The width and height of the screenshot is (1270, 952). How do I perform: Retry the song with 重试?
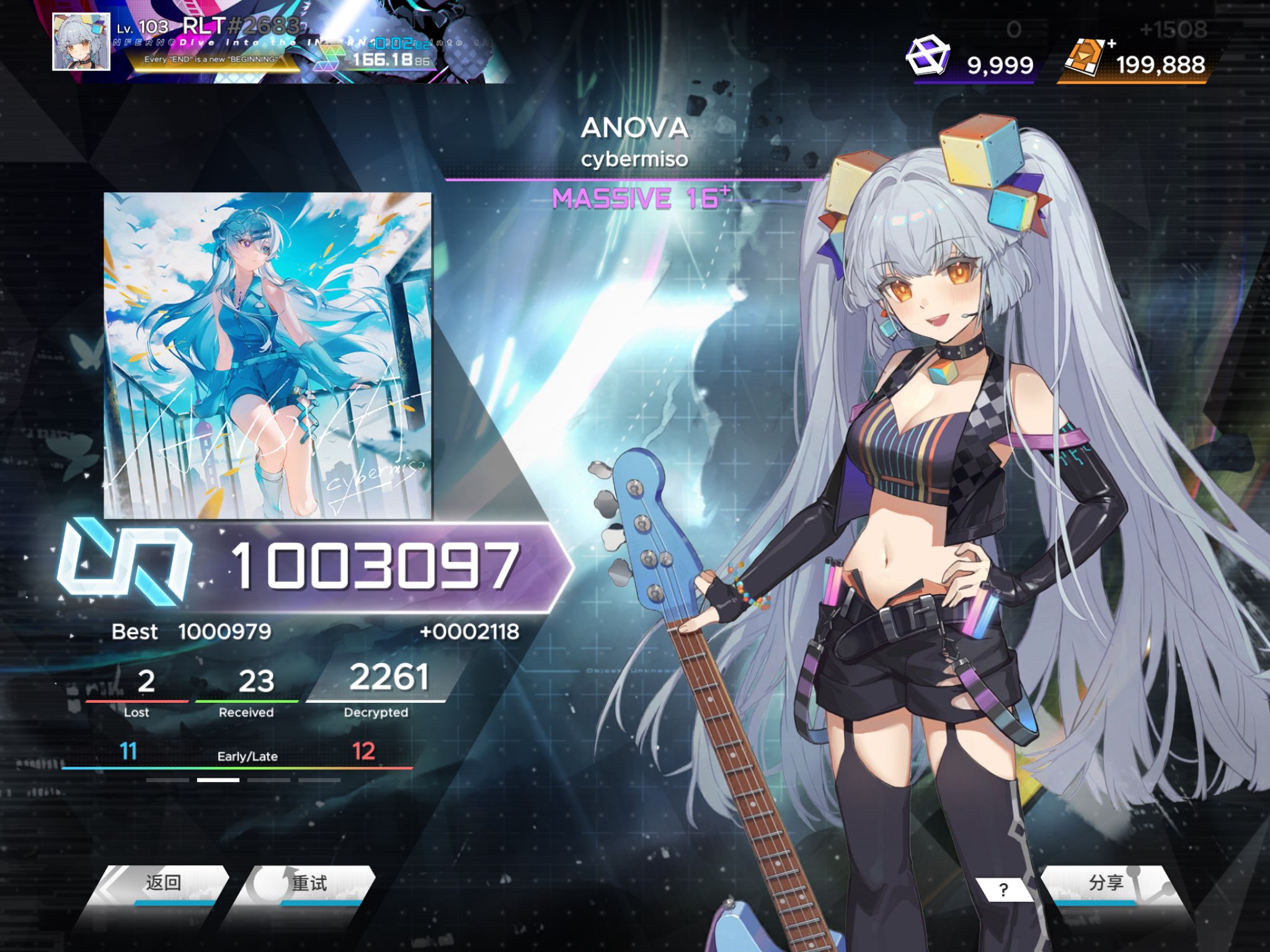click(x=309, y=884)
